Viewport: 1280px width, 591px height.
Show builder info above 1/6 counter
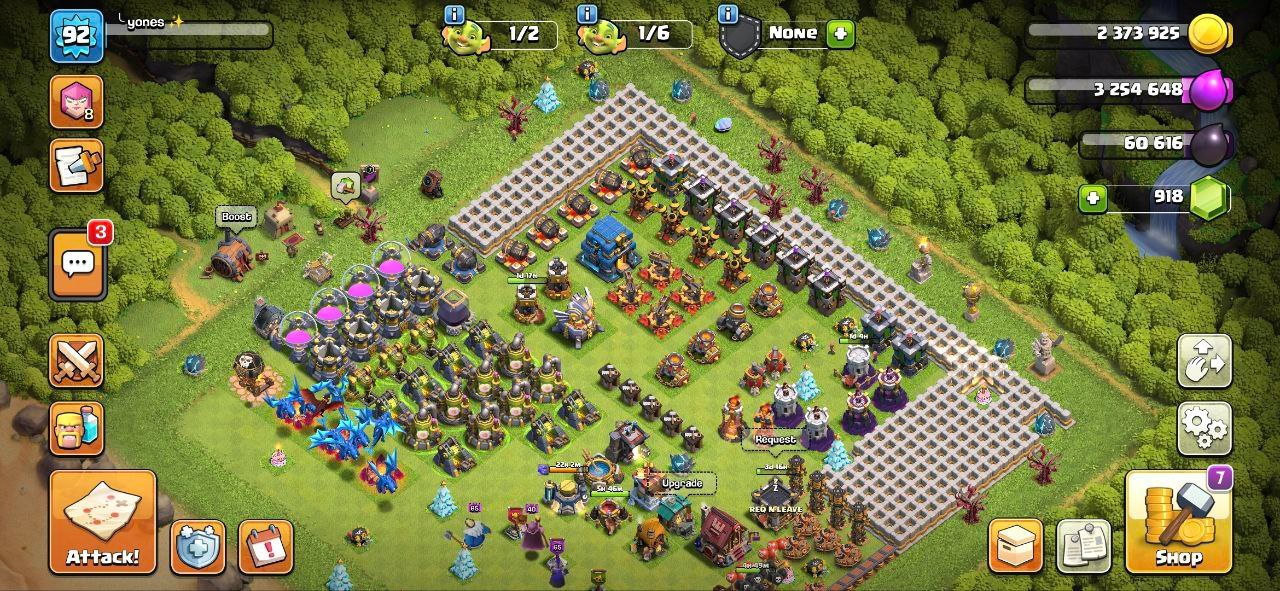(x=588, y=14)
